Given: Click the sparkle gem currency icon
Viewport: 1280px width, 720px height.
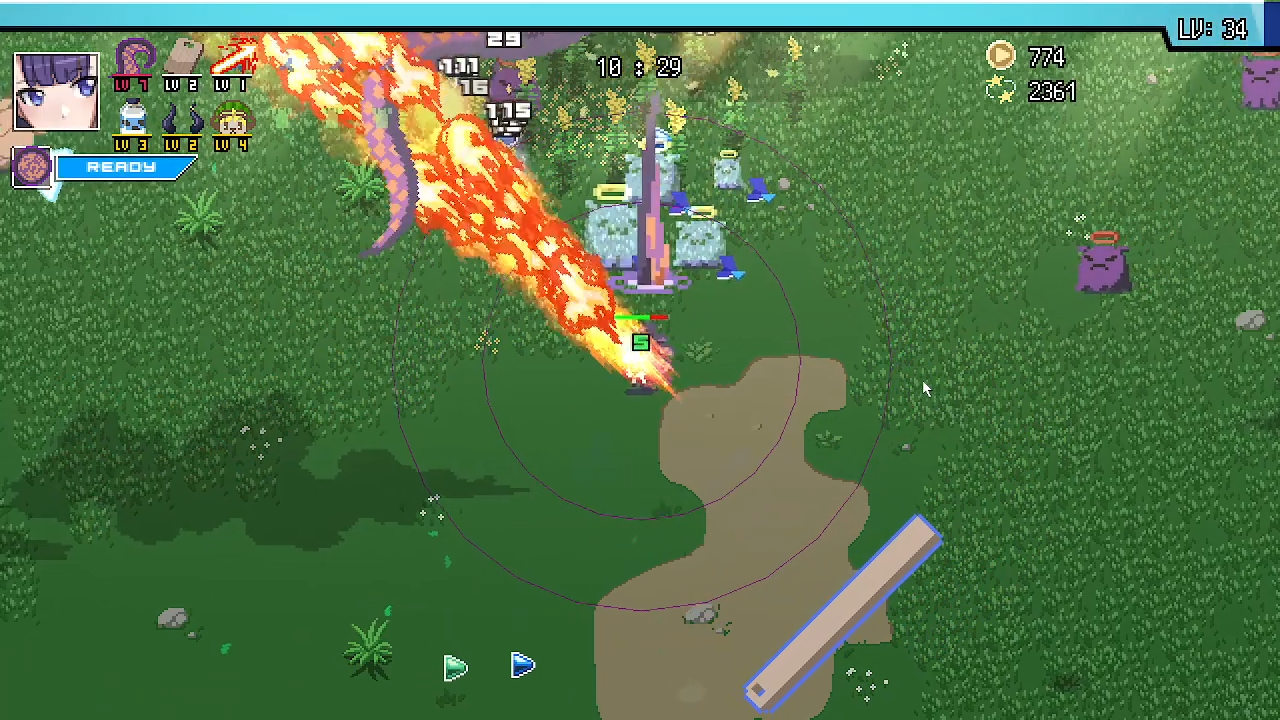Looking at the screenshot, I should 1001,91.
